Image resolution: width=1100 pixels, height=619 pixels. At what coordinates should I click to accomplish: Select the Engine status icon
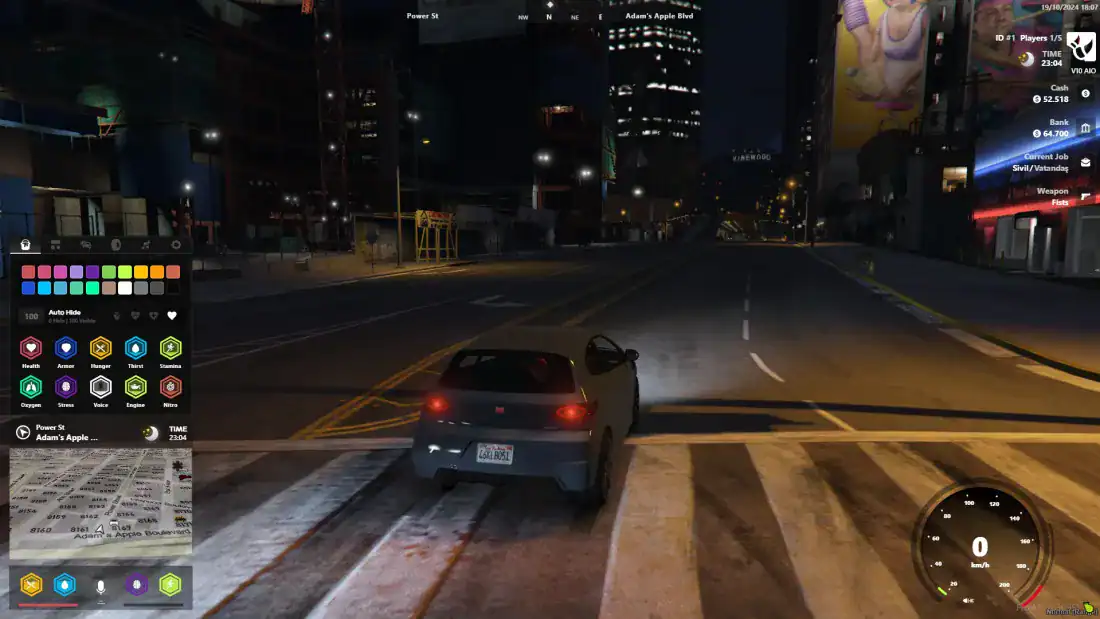coord(136,387)
